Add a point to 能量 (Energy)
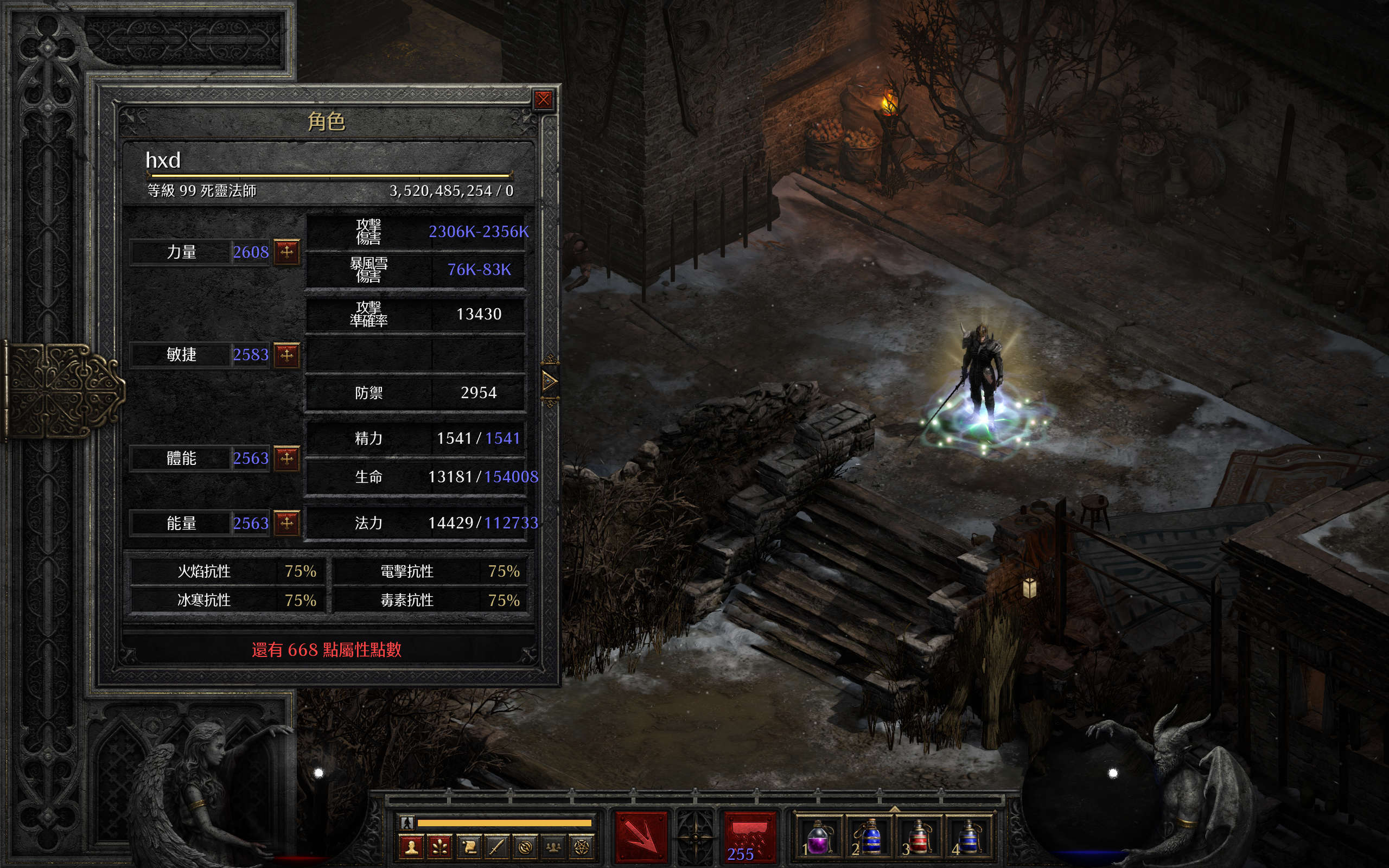Viewport: 1389px width, 868px height. click(x=286, y=523)
